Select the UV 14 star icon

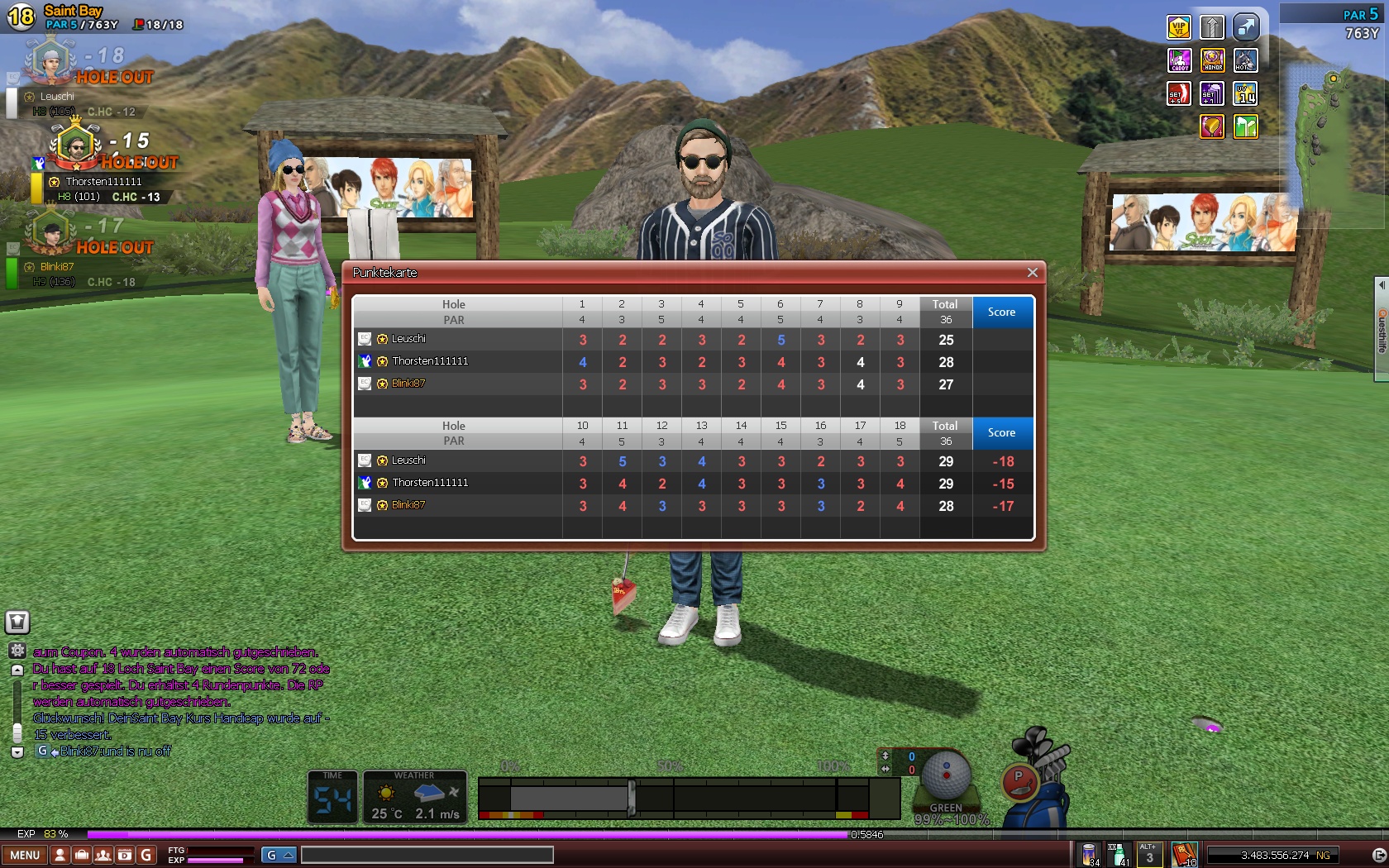click(x=1245, y=93)
